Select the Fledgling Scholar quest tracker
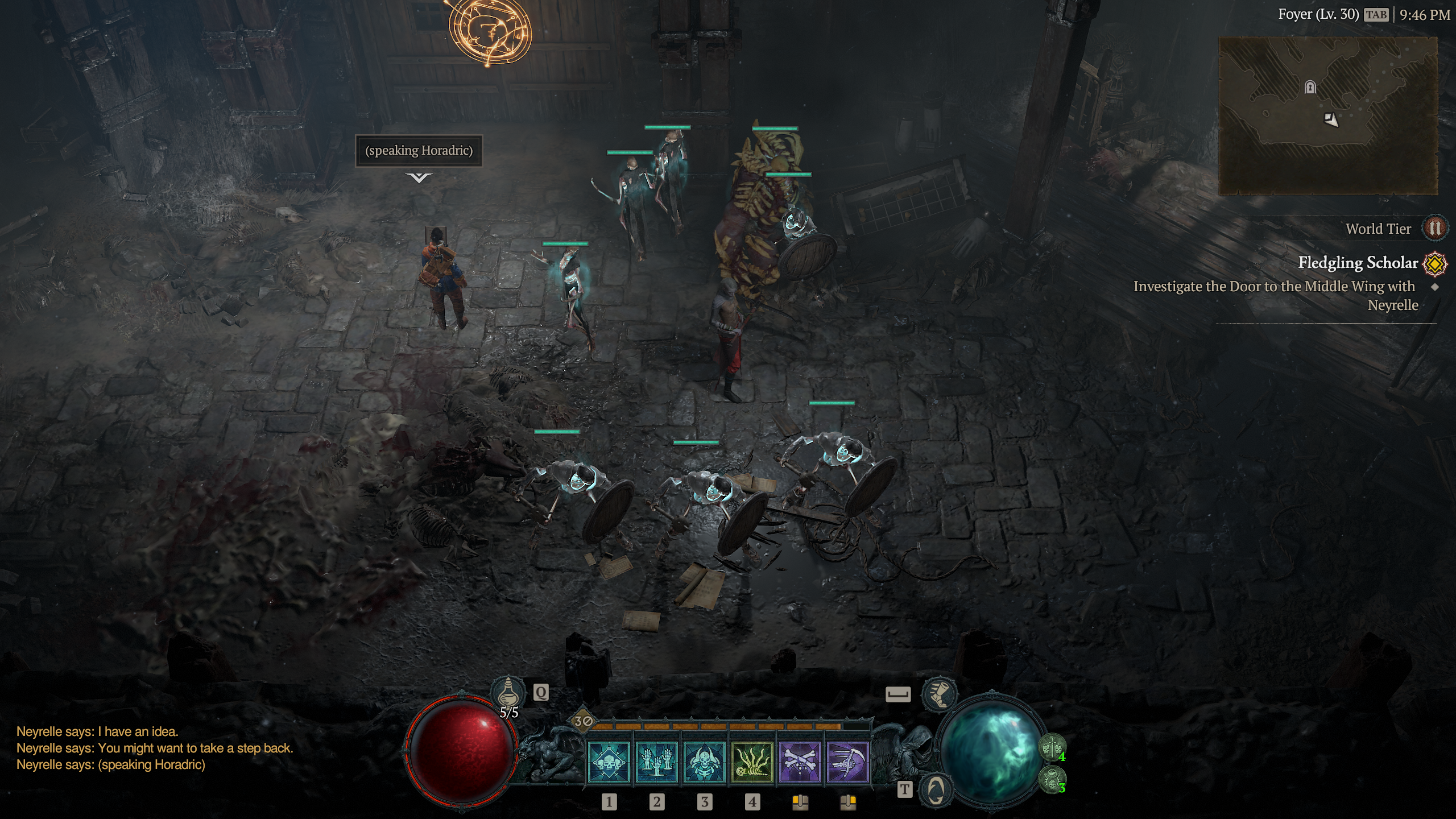 [x=1358, y=263]
